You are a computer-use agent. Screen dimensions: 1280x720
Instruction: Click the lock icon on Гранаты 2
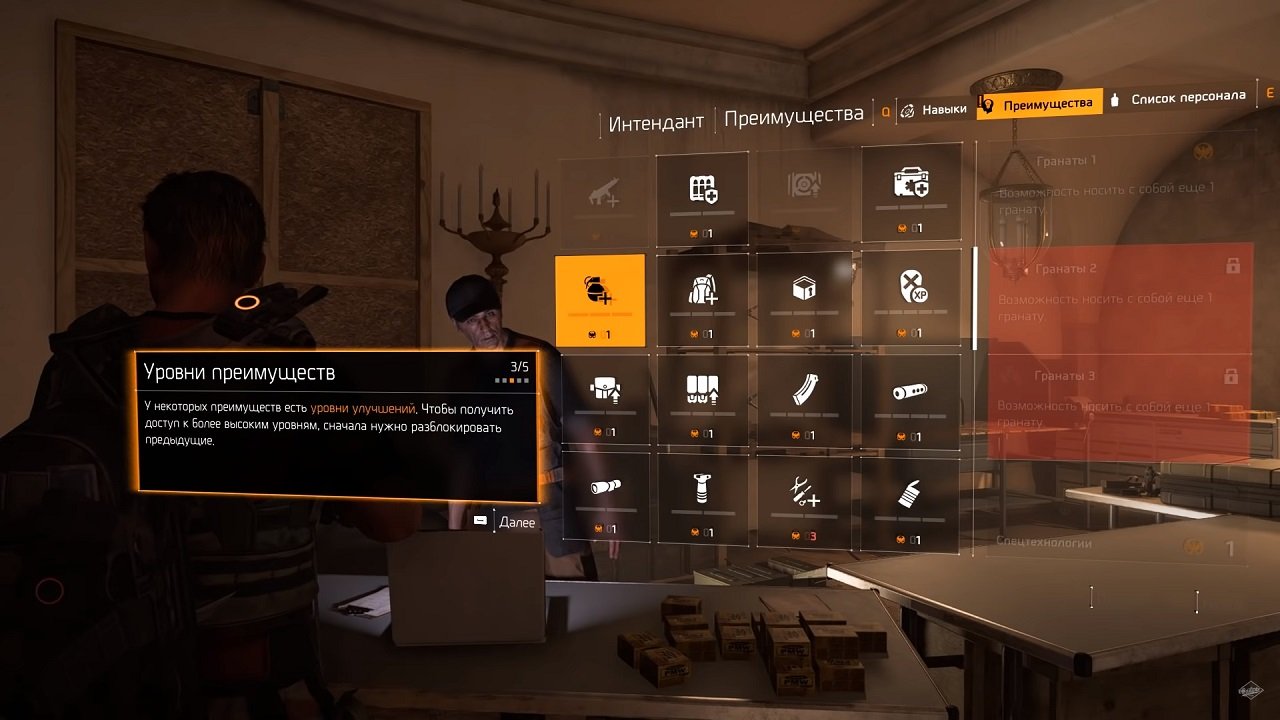(x=1234, y=268)
